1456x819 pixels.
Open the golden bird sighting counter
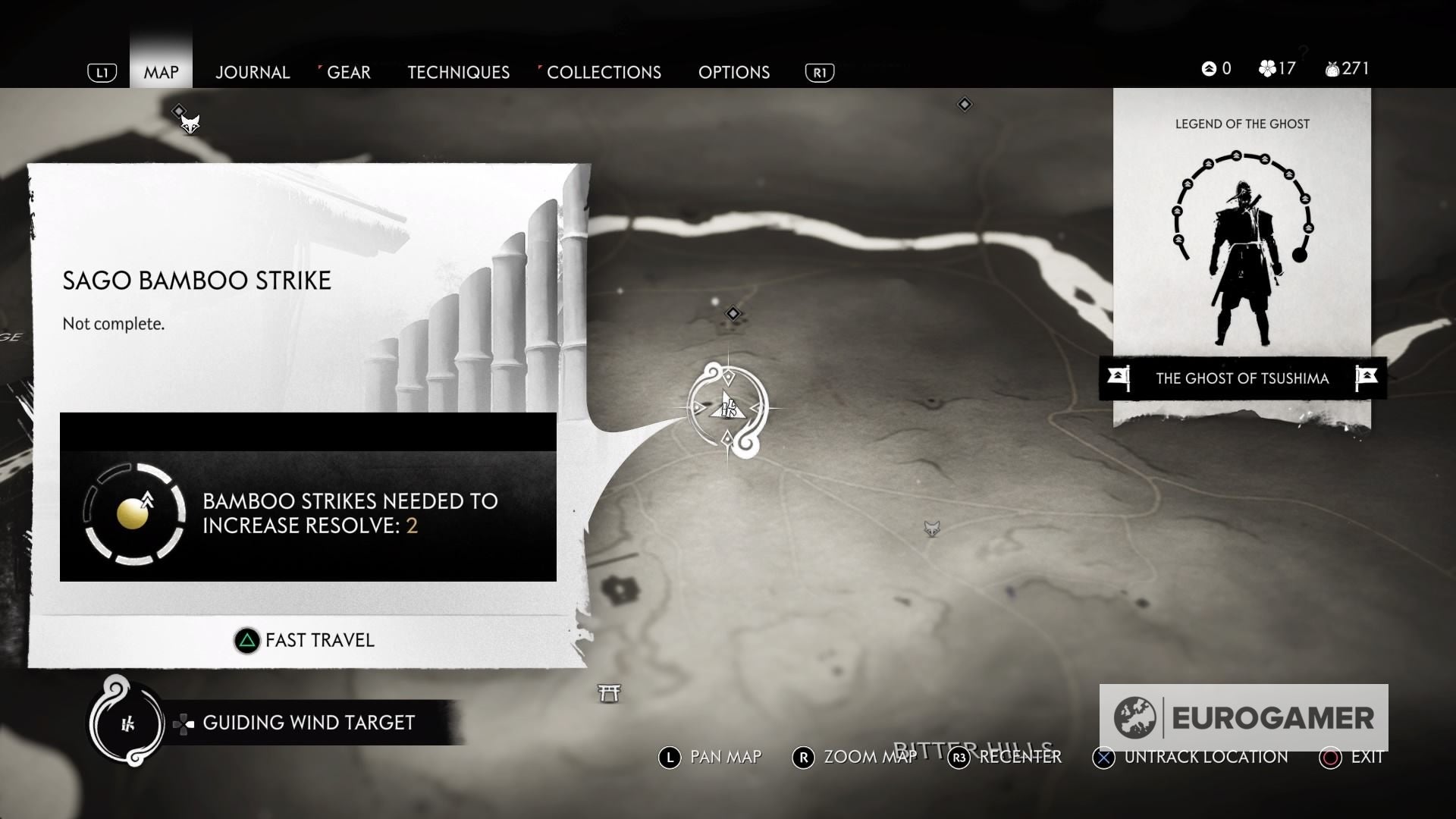1213,67
